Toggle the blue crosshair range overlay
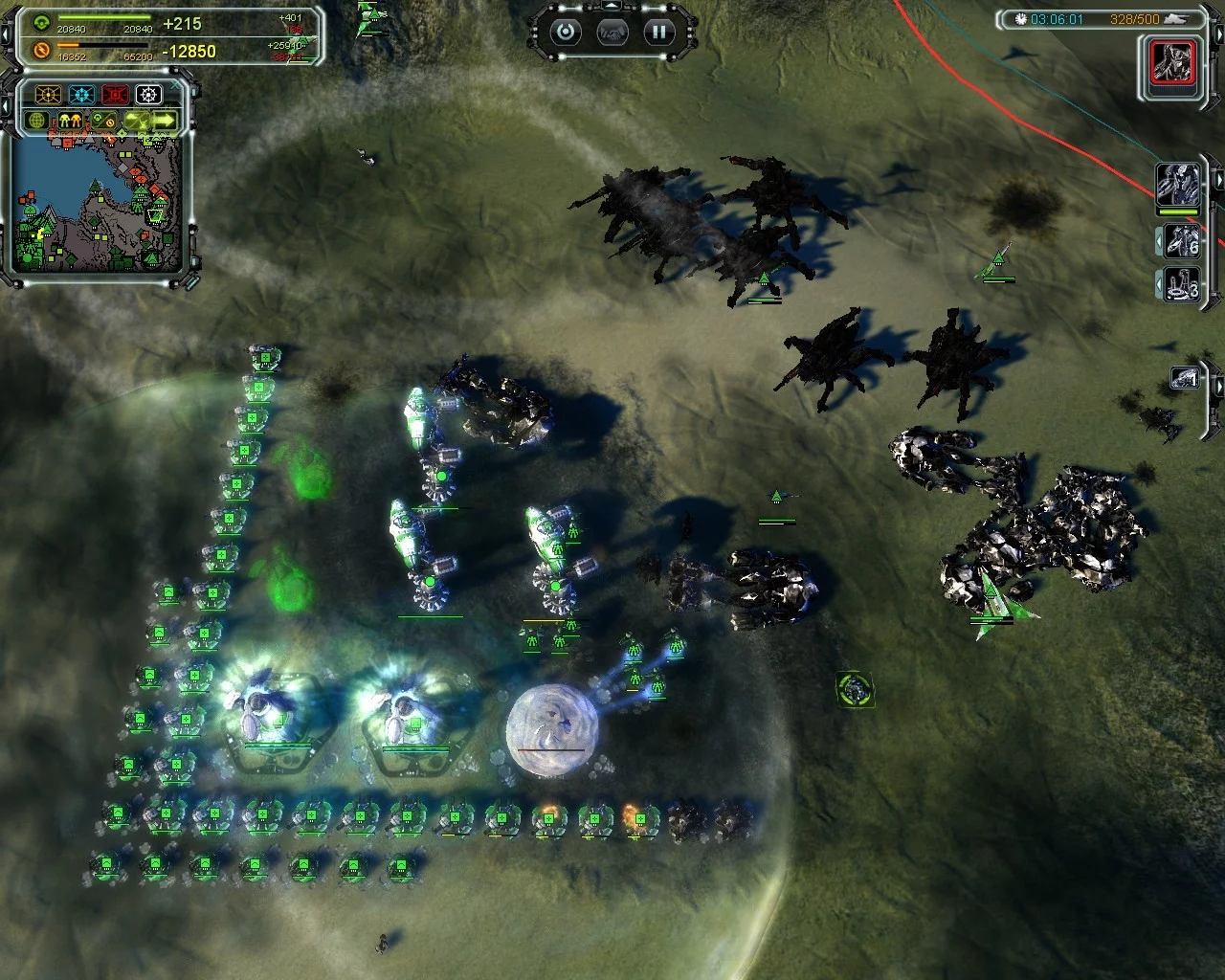Viewport: 1225px width, 980px height. coord(81,94)
